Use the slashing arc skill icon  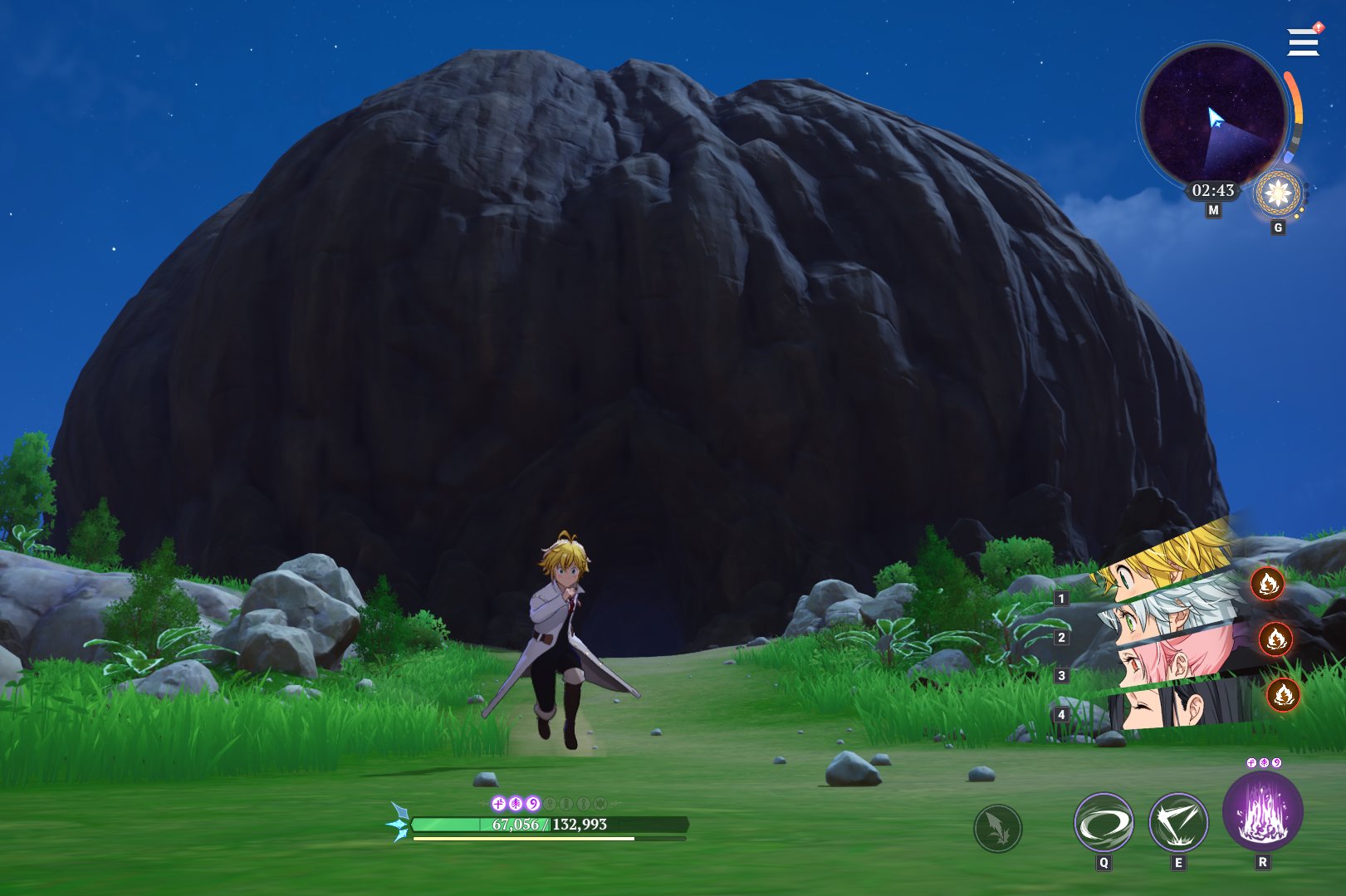(1177, 823)
